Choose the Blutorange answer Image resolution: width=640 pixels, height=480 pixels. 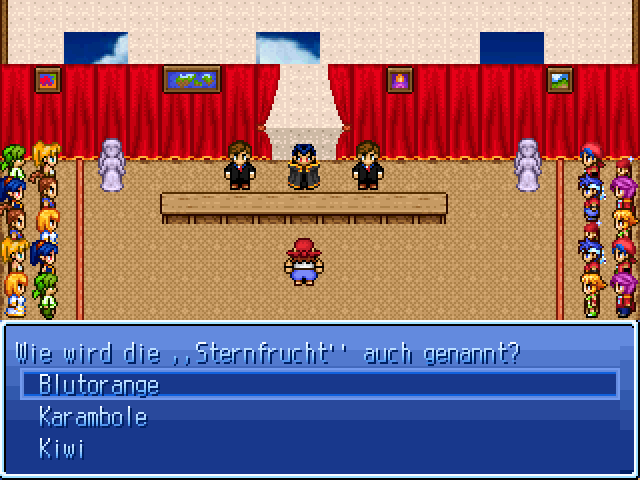coord(99,385)
